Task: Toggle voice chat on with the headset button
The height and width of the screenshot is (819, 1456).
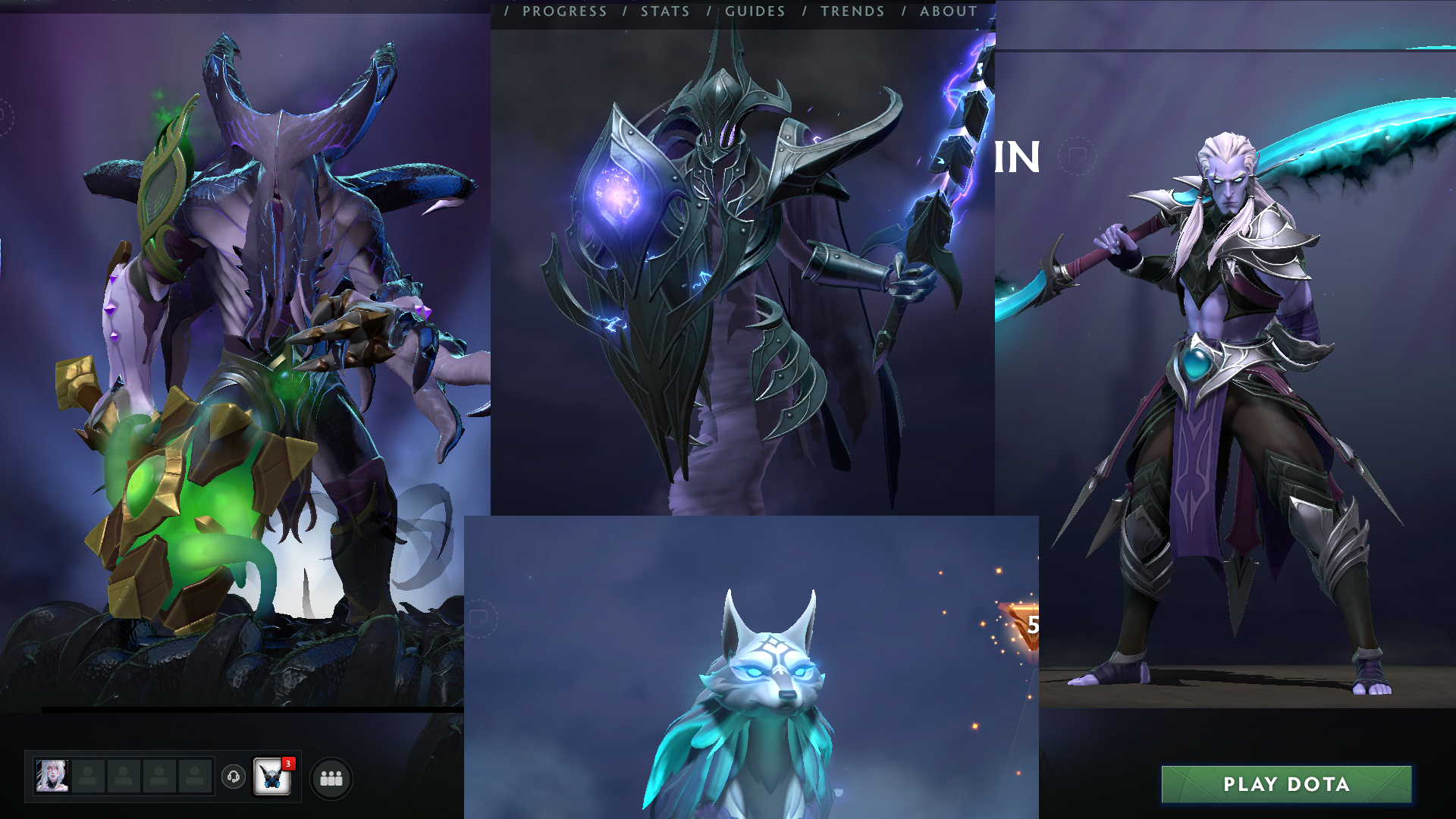Action: 234,777
